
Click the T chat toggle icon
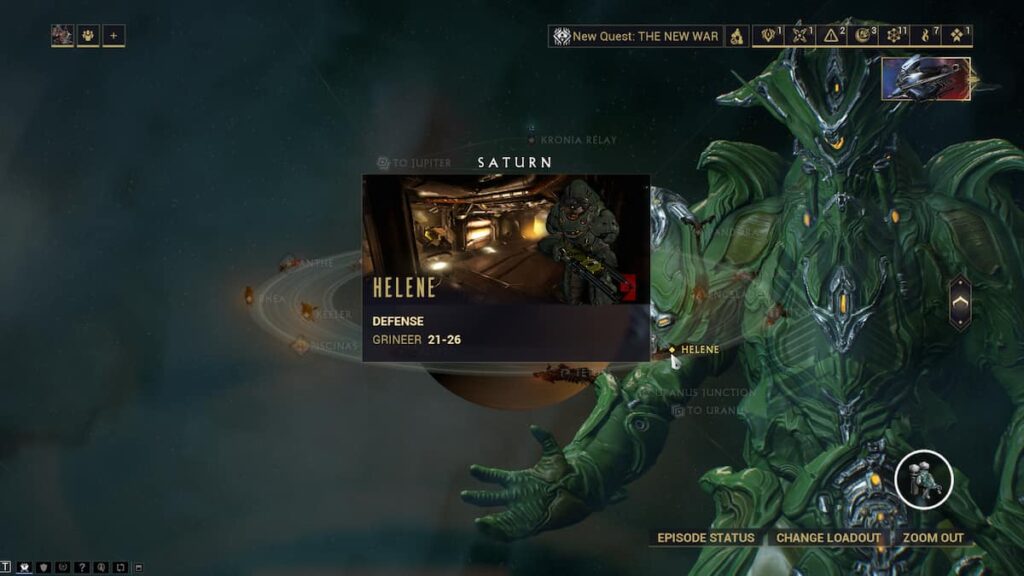[x=6, y=568]
